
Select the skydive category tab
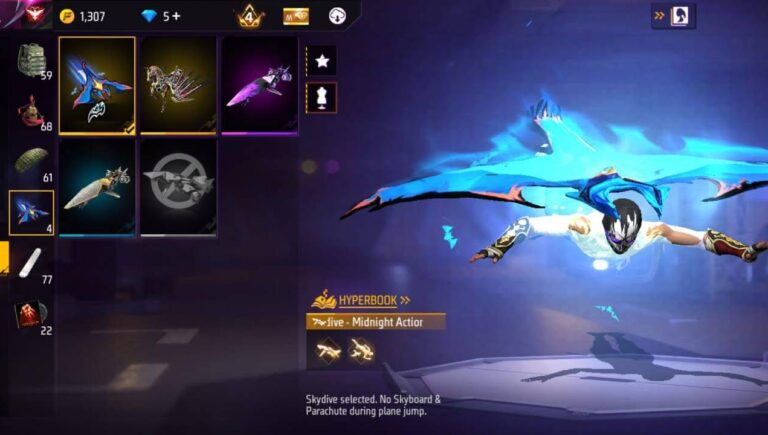pyautogui.click(x=31, y=212)
